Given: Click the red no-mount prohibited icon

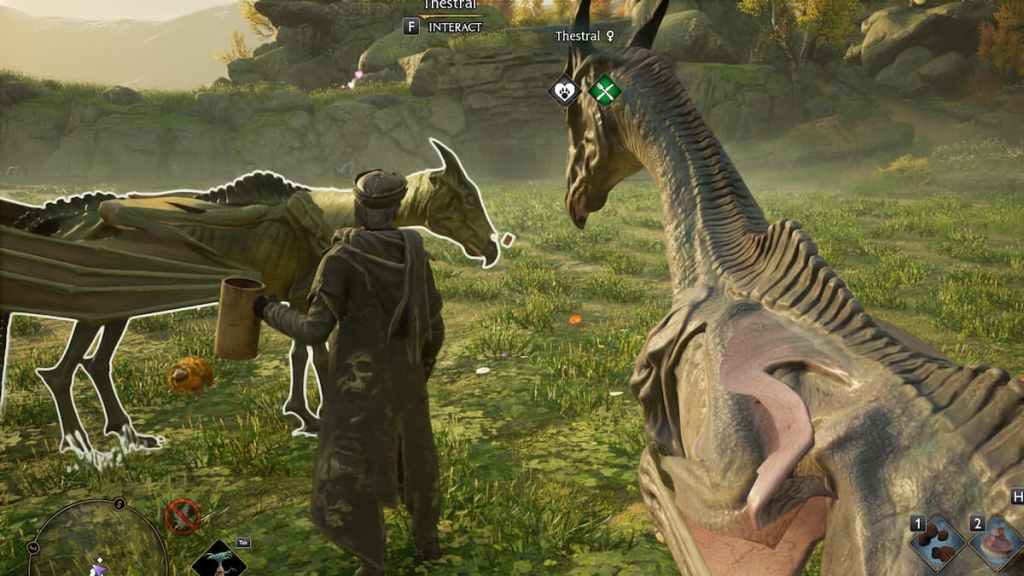Looking at the screenshot, I should coord(182,516).
